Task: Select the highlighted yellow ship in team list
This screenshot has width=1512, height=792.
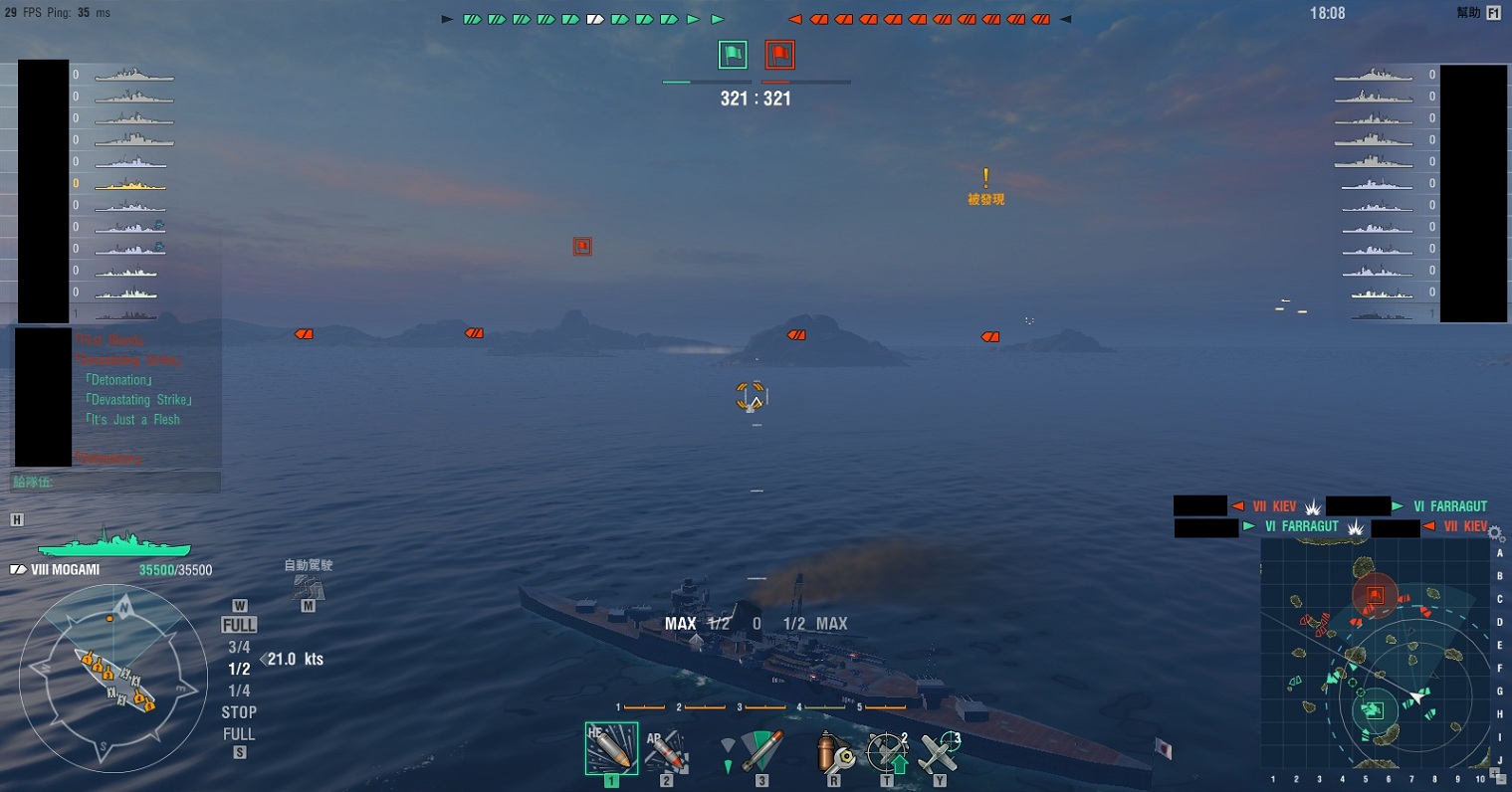Action: [130, 184]
